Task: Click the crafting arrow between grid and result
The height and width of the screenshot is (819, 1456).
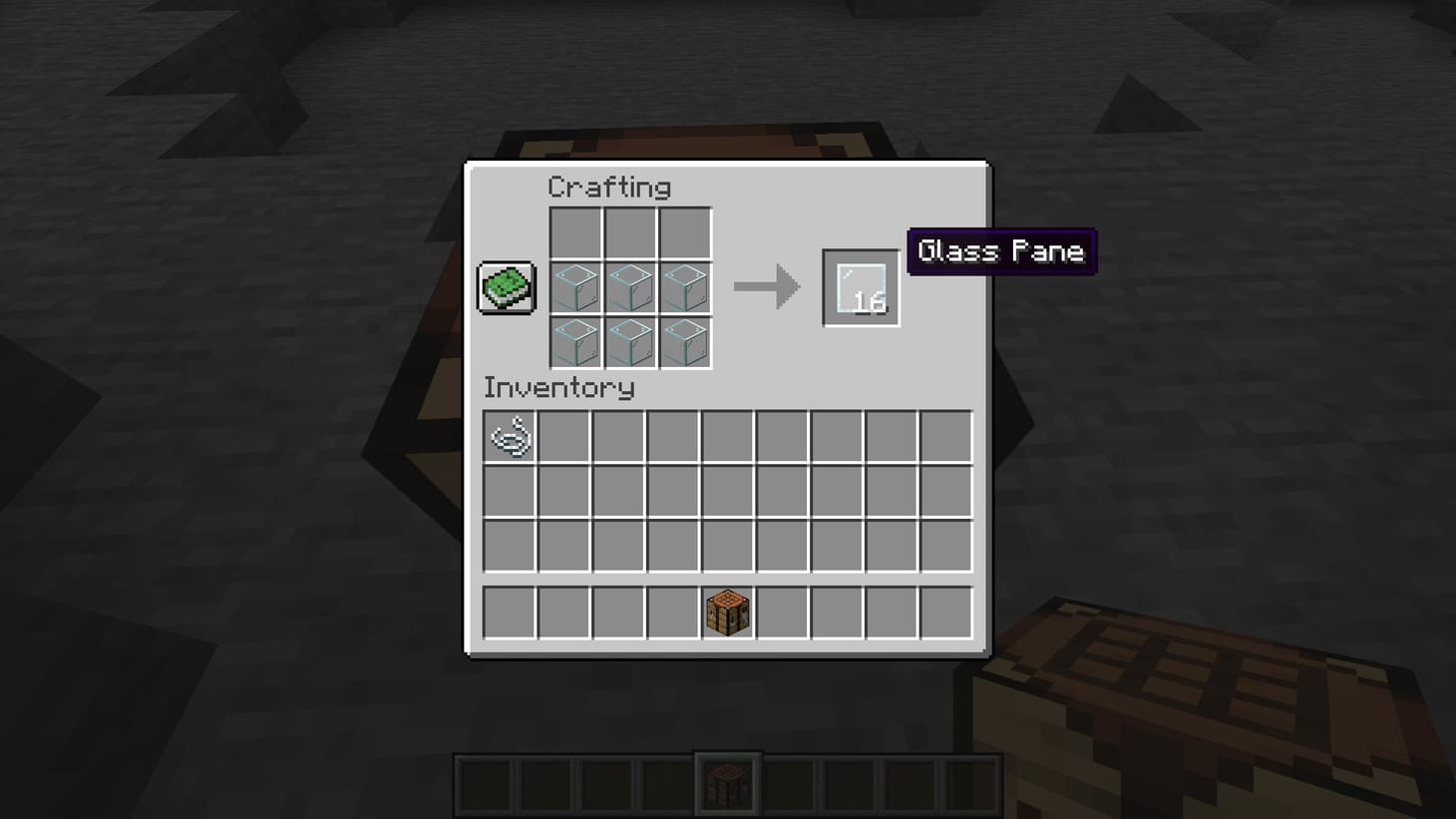Action: click(767, 287)
